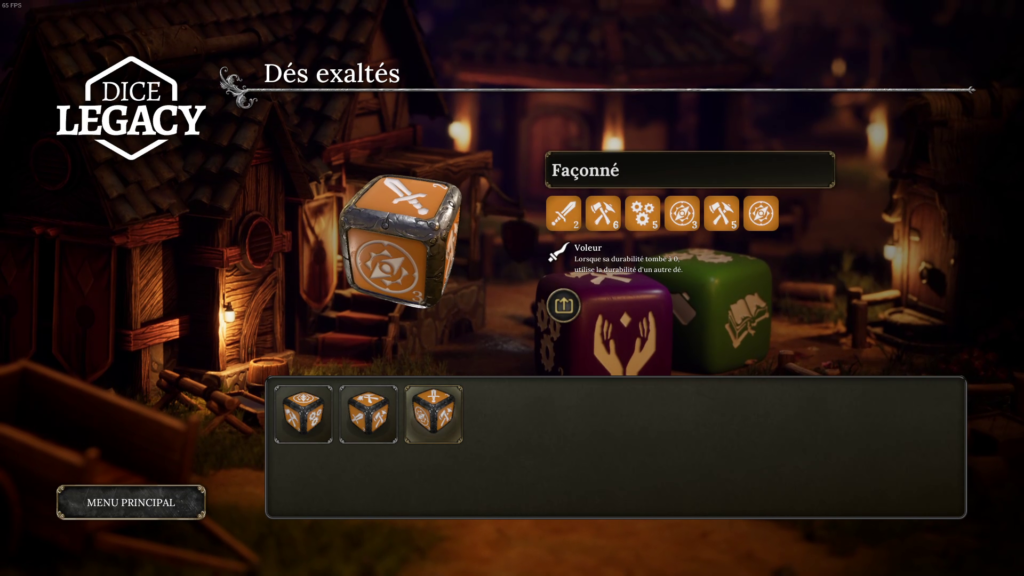Select the sword face with value 2
The image size is (1024, 576).
564,213
